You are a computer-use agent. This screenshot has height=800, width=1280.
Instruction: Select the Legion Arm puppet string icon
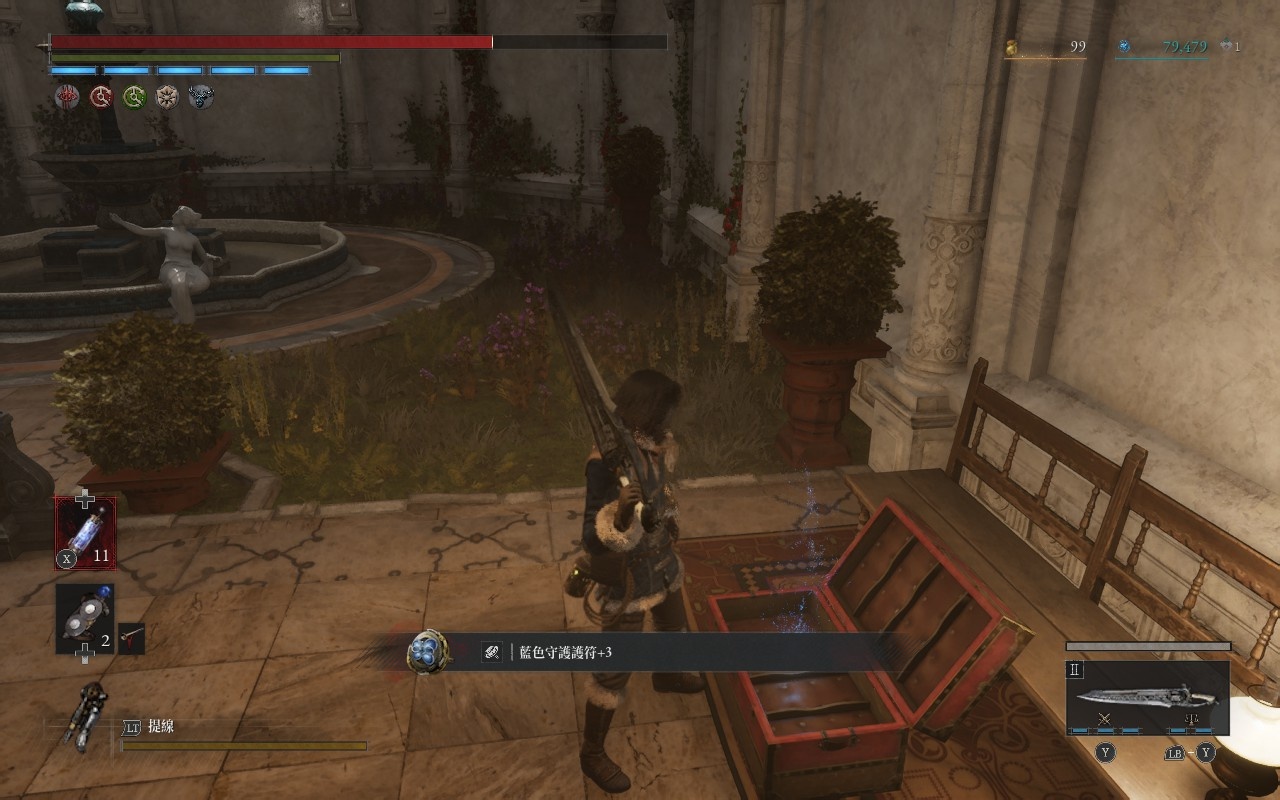pos(84,717)
